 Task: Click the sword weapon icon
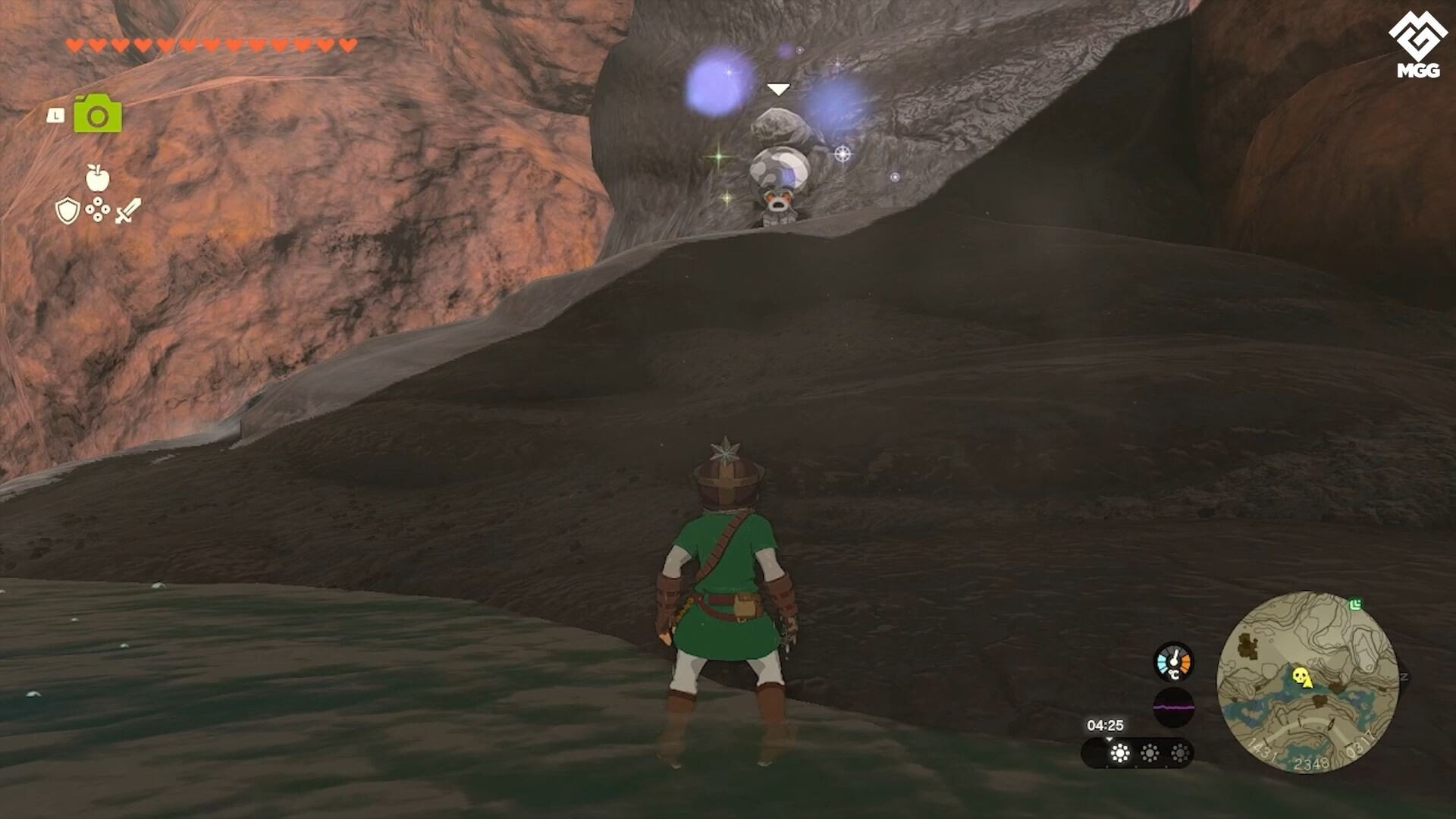pyautogui.click(x=130, y=209)
